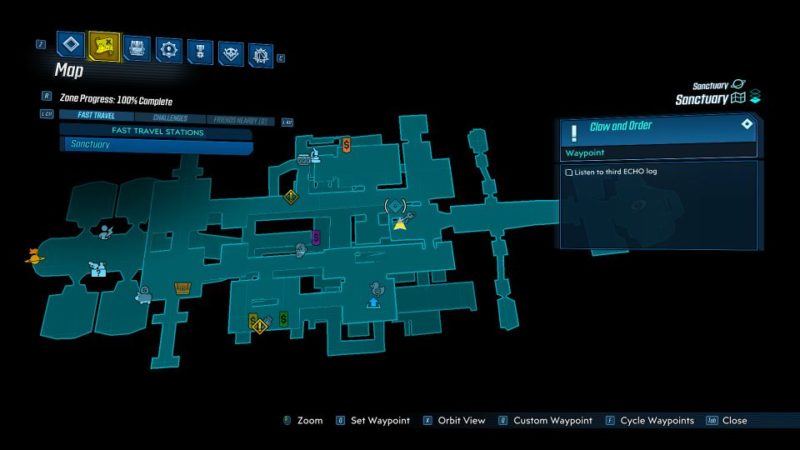The height and width of the screenshot is (450, 800).
Task: Click the Sanctuary planet orbit icon
Action: click(x=738, y=85)
